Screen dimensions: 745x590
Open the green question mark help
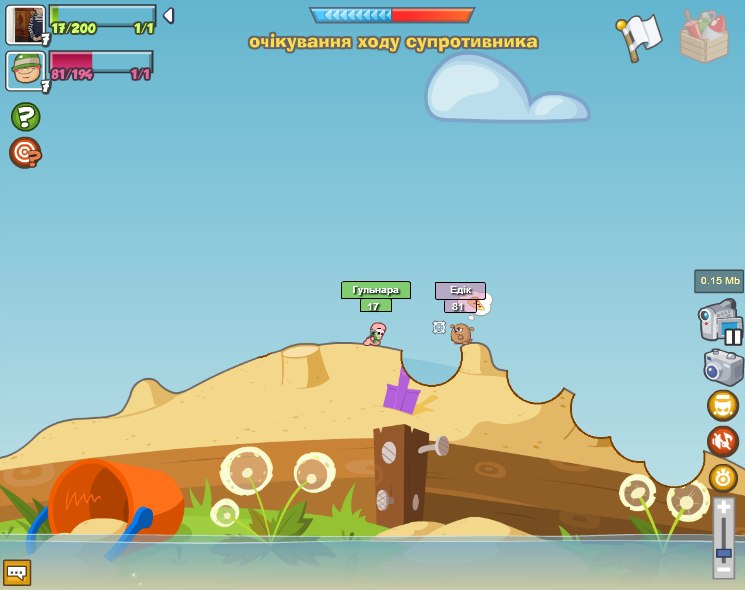(x=25, y=117)
